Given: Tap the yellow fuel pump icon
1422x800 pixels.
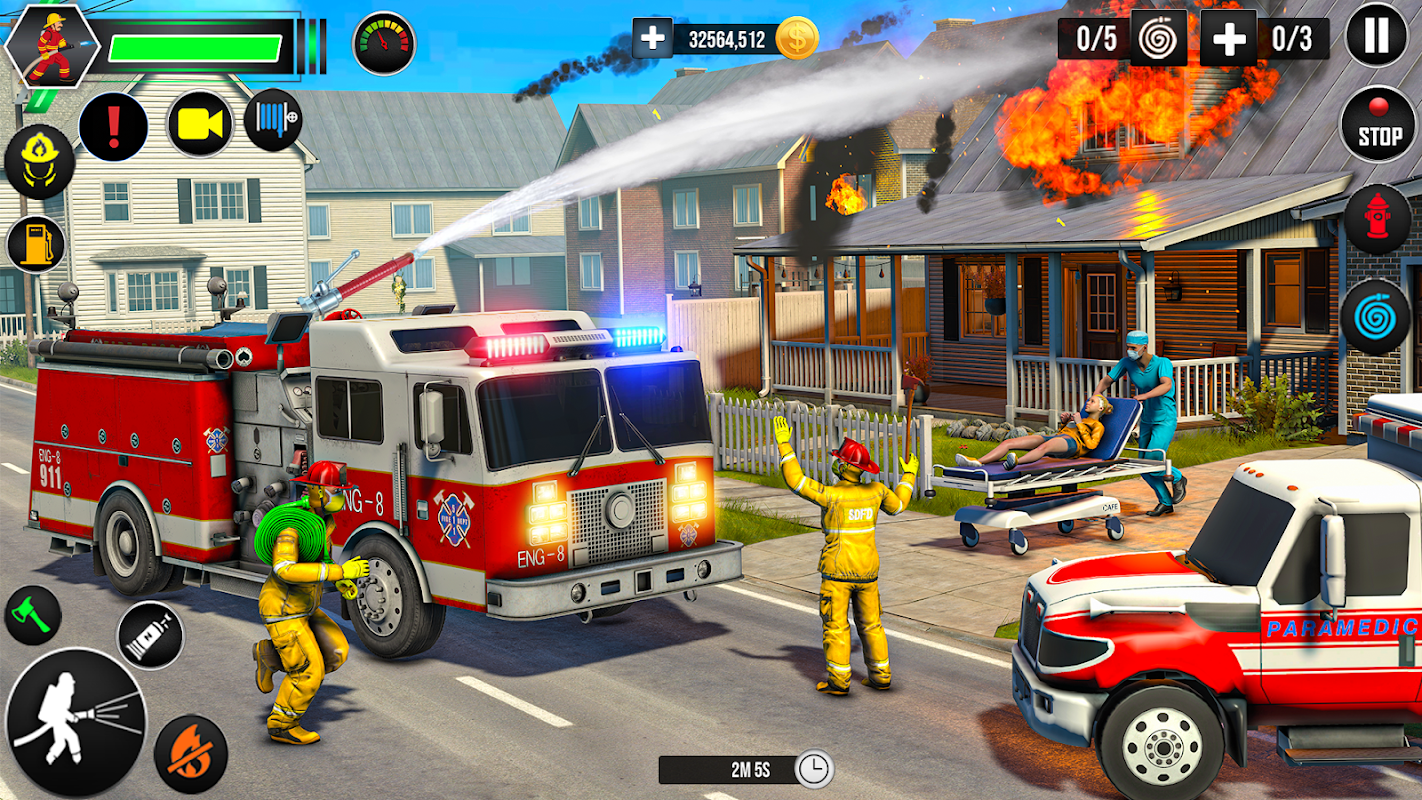Looking at the screenshot, I should (x=36, y=244).
